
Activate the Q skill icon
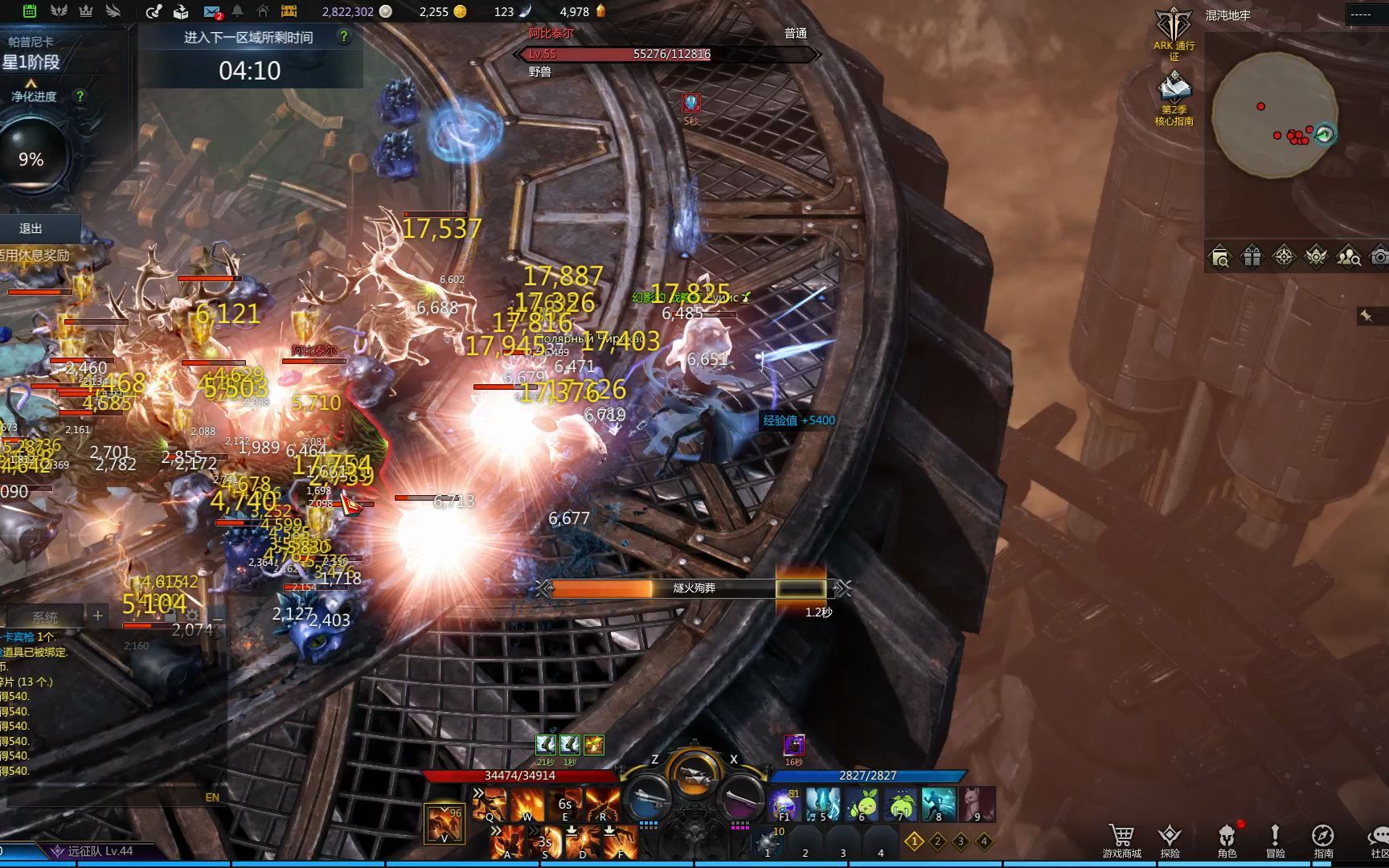point(490,805)
